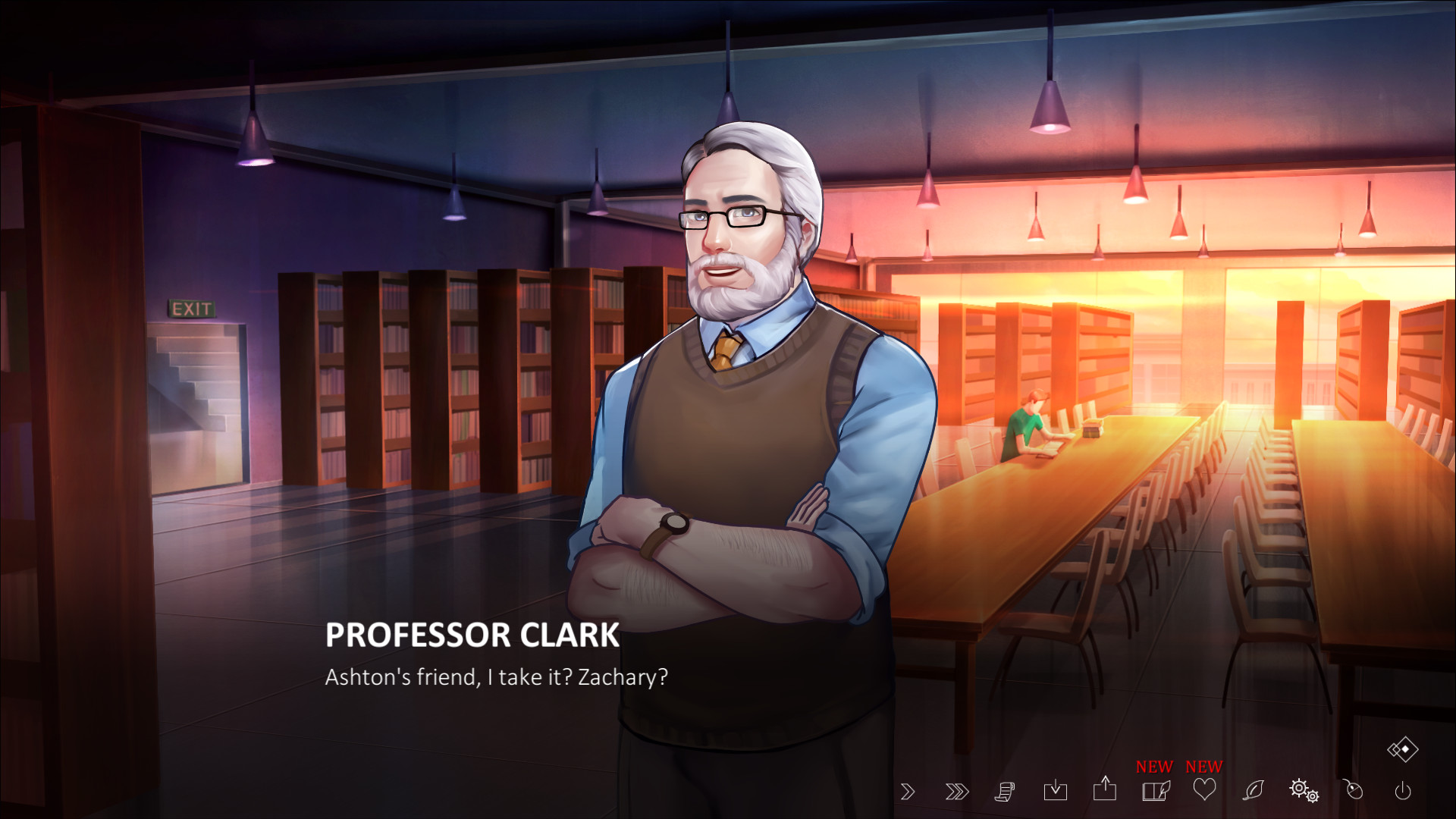Click the NEW badge above the heart icon
Viewport: 1456px width, 819px height.
[x=1203, y=767]
